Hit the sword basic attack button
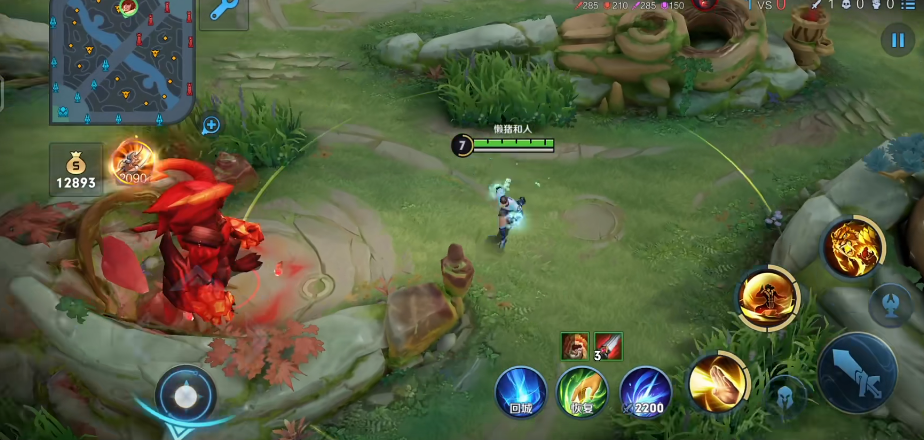 click(x=858, y=372)
